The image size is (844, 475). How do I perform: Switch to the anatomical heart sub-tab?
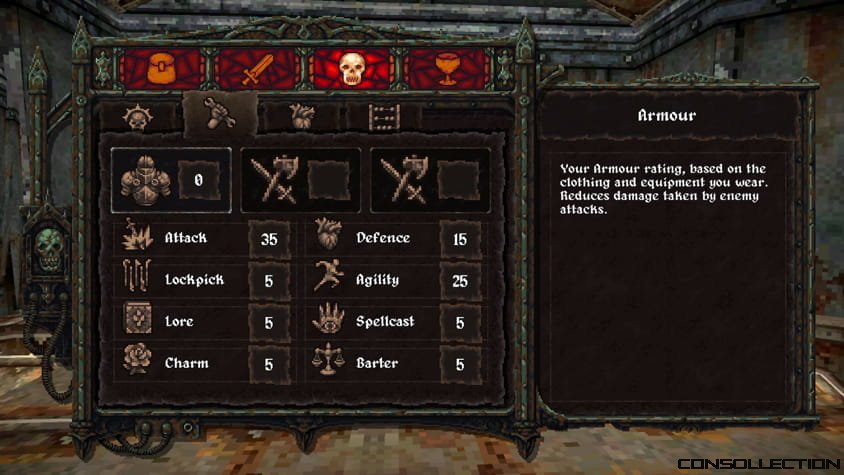pyautogui.click(x=301, y=117)
